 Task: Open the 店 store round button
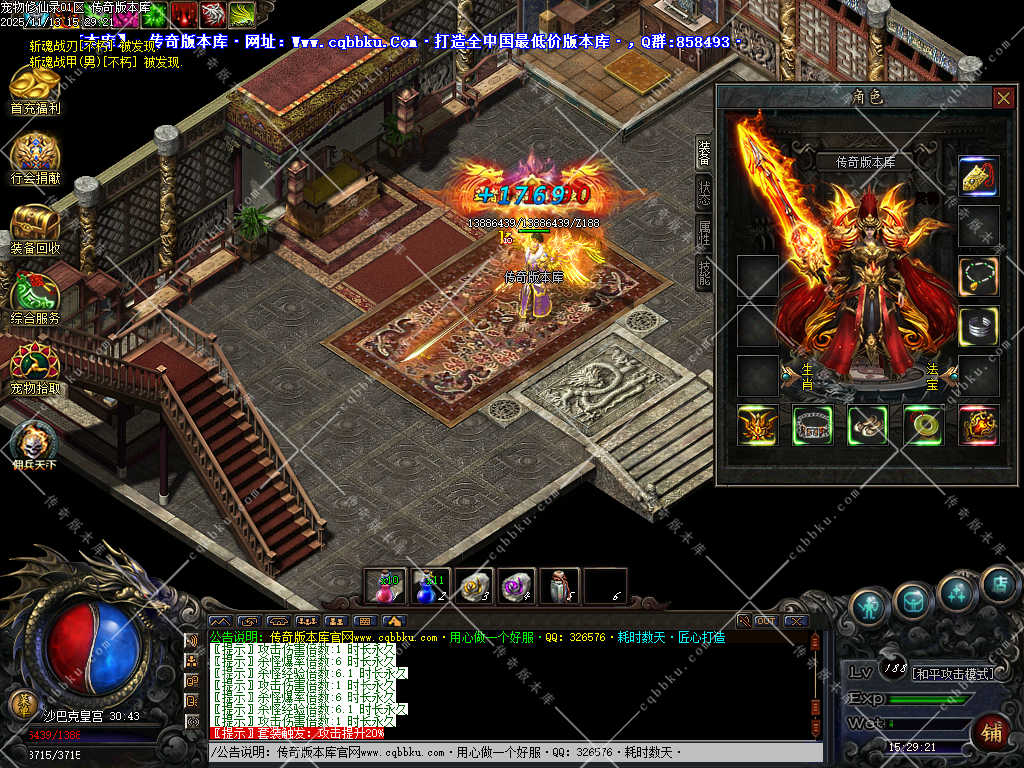point(999,584)
